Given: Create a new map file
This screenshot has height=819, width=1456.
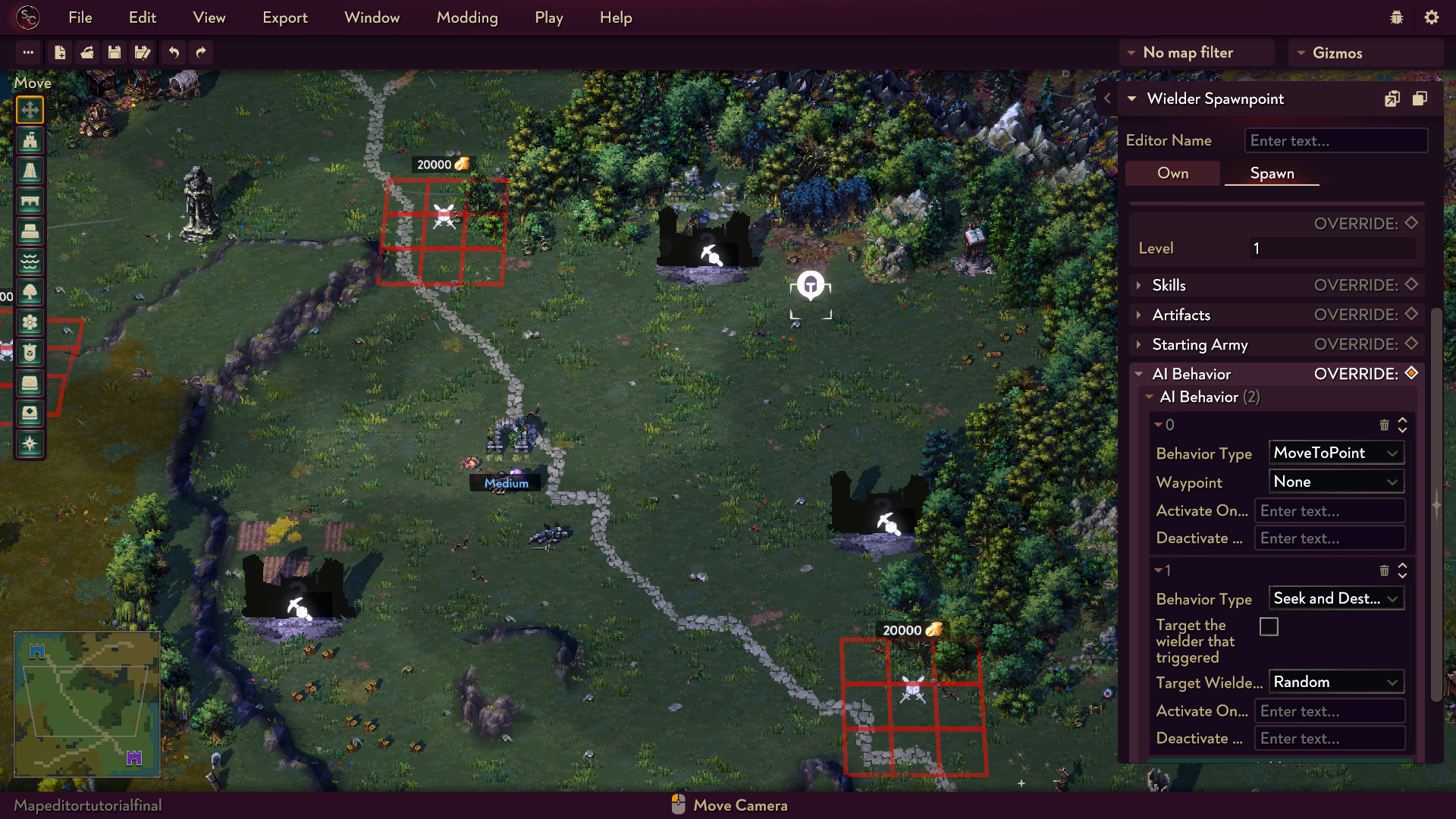Looking at the screenshot, I should click(x=60, y=52).
